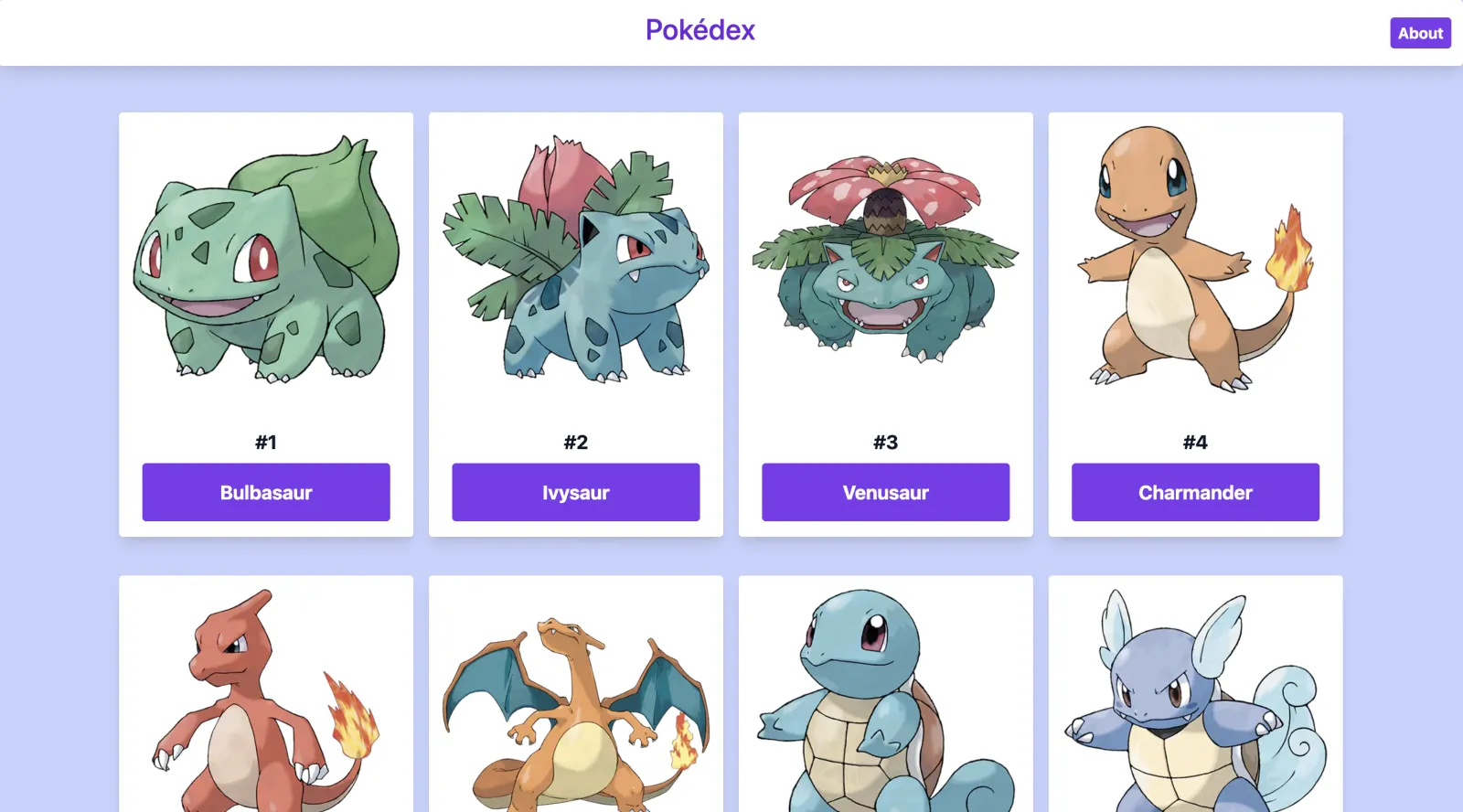The image size is (1463, 812).
Task: Click the Pokédex title in the header
Action: pos(699,30)
